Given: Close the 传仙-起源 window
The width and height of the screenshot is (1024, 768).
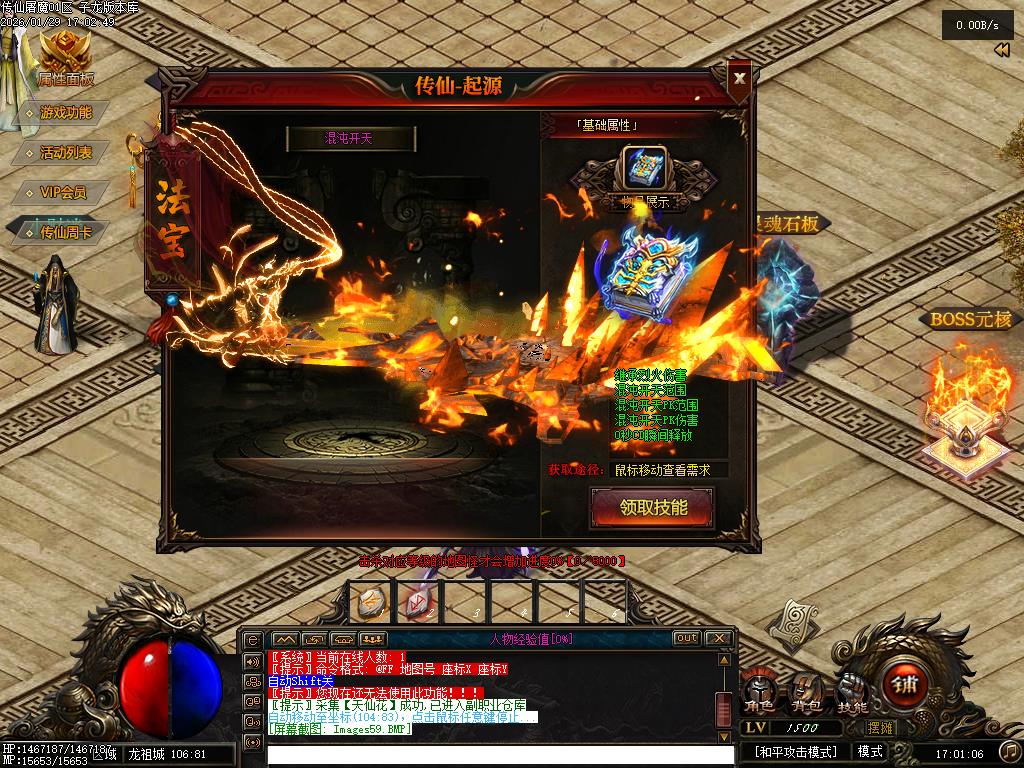Looking at the screenshot, I should coord(739,78).
